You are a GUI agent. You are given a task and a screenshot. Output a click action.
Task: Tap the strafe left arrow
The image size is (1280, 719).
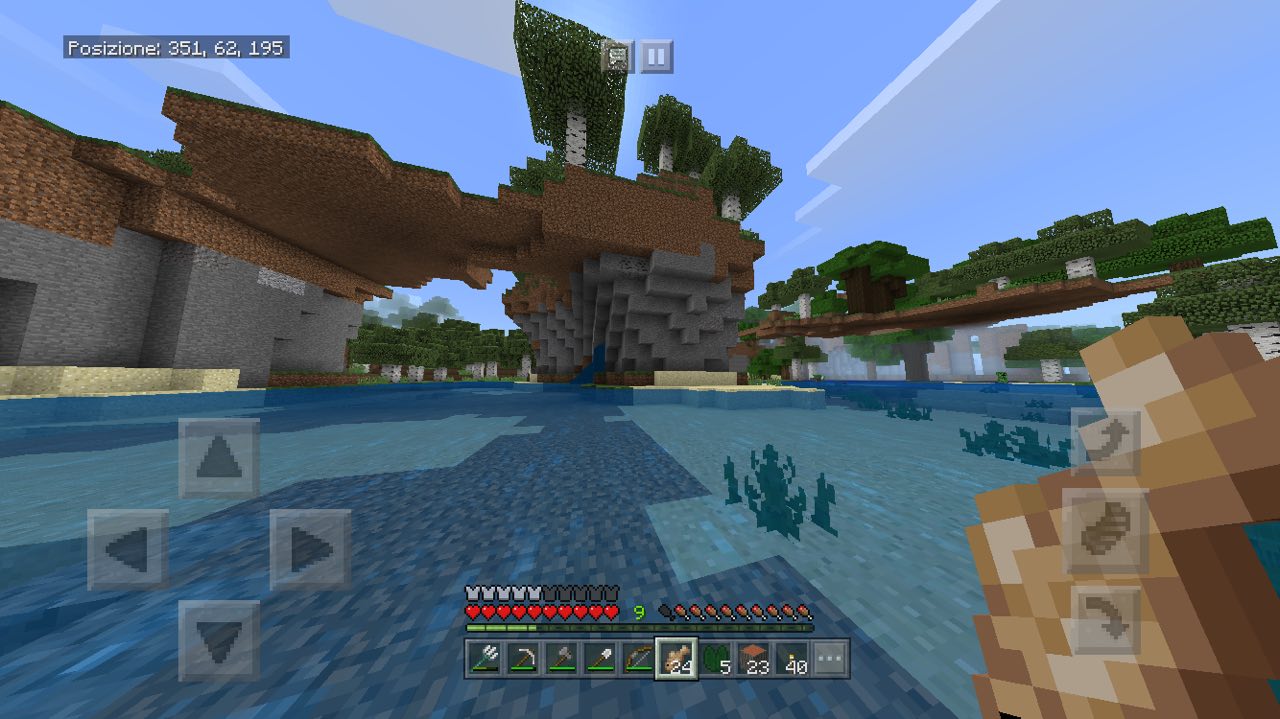tap(127, 549)
